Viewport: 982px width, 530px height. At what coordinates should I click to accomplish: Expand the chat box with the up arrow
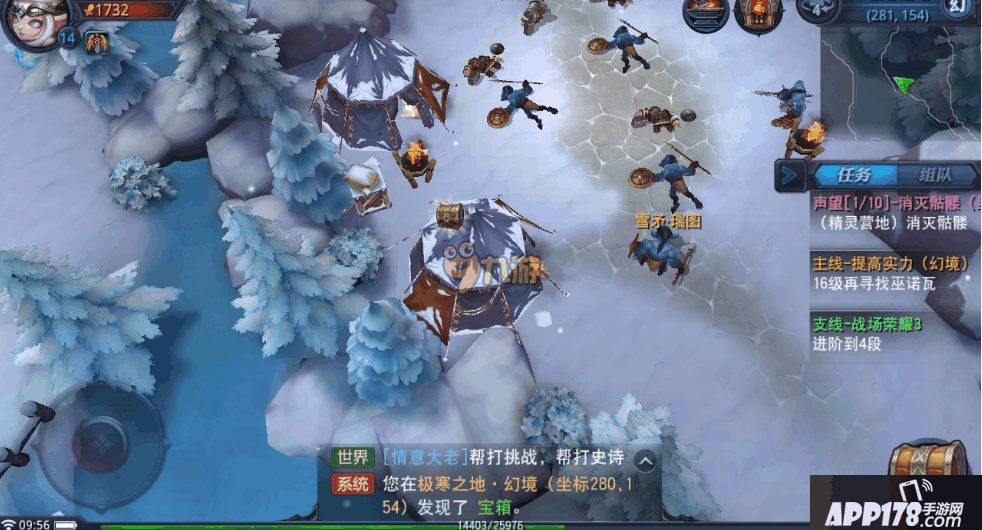coord(646,461)
